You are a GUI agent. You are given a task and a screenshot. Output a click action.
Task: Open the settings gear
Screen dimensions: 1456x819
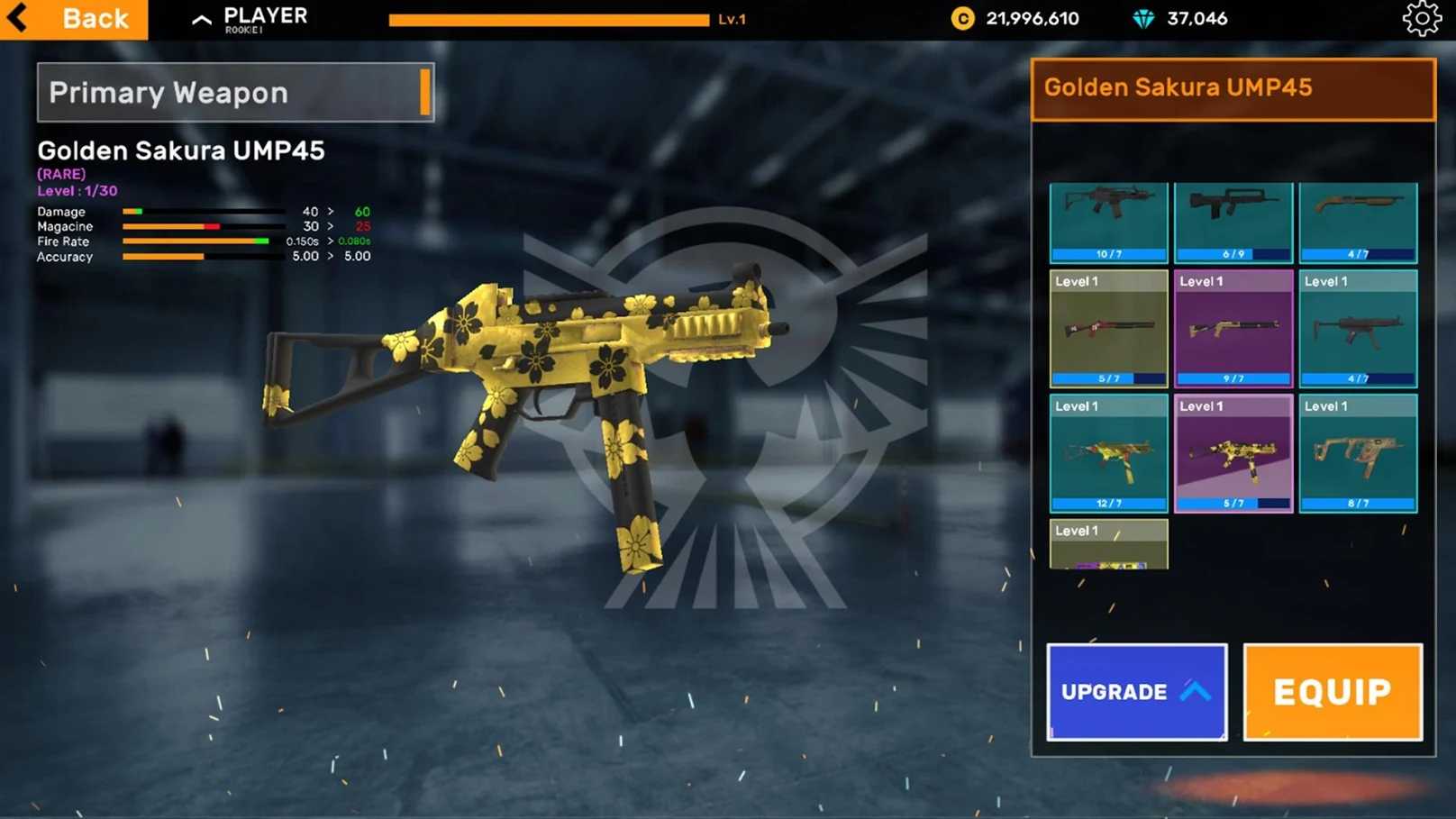(1421, 19)
